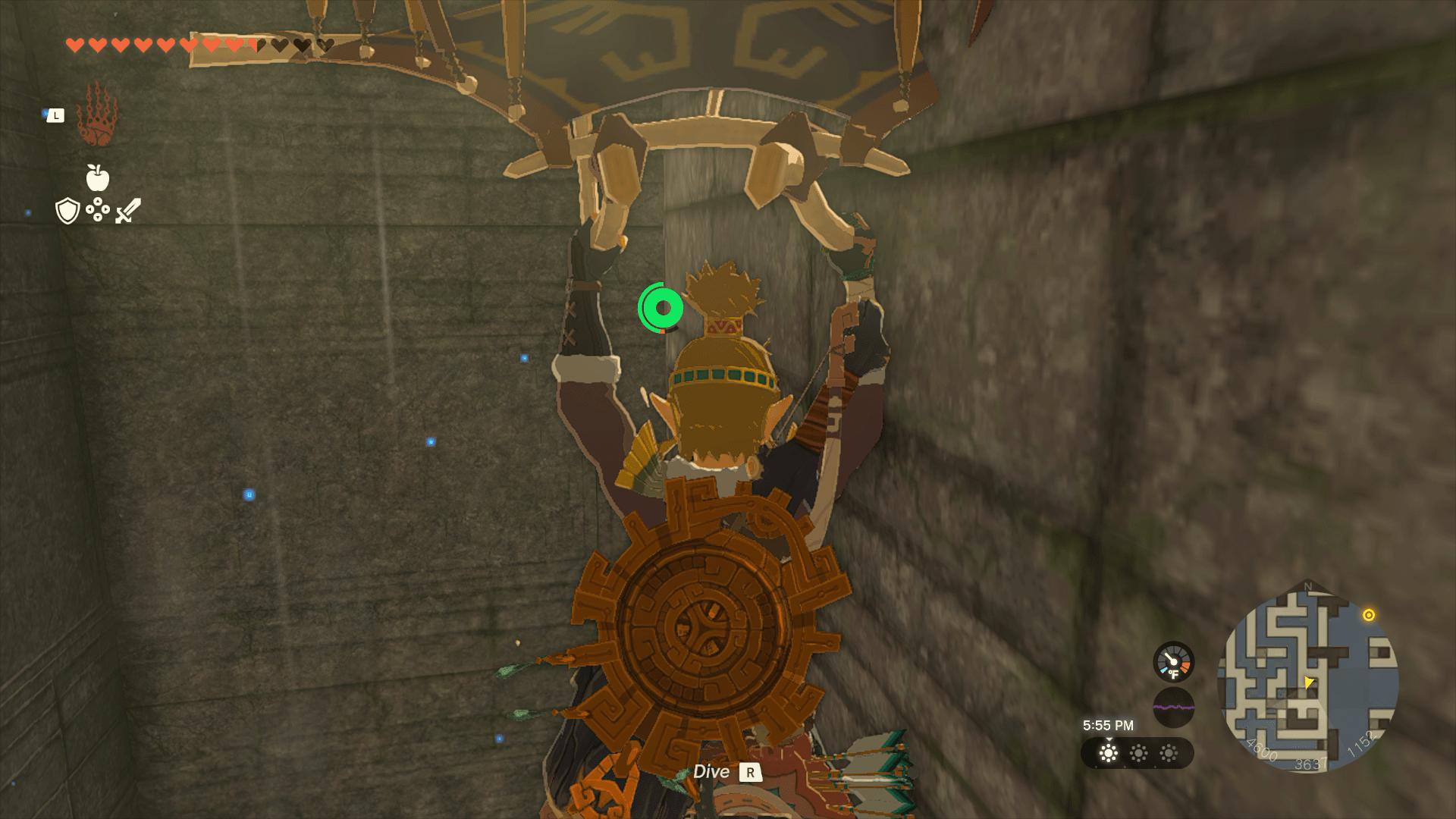Image resolution: width=1456 pixels, height=819 pixels.
Task: Check the purple noise sensor gauge
Action: point(1173,708)
